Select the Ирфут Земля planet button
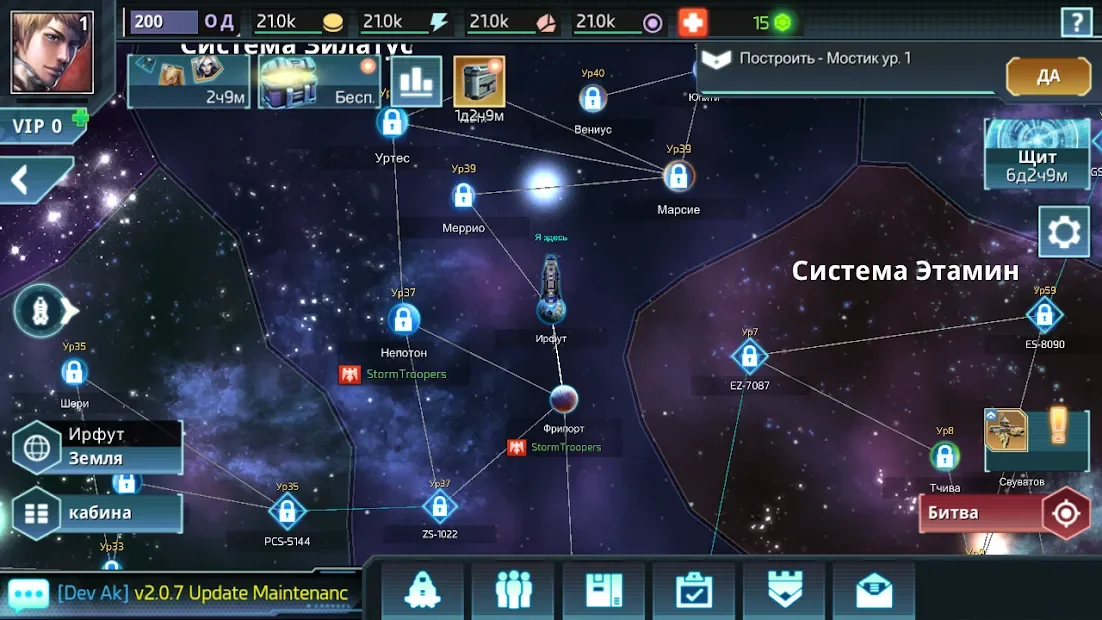Screen dimensions: 1102x620 pyautogui.click(x=98, y=447)
